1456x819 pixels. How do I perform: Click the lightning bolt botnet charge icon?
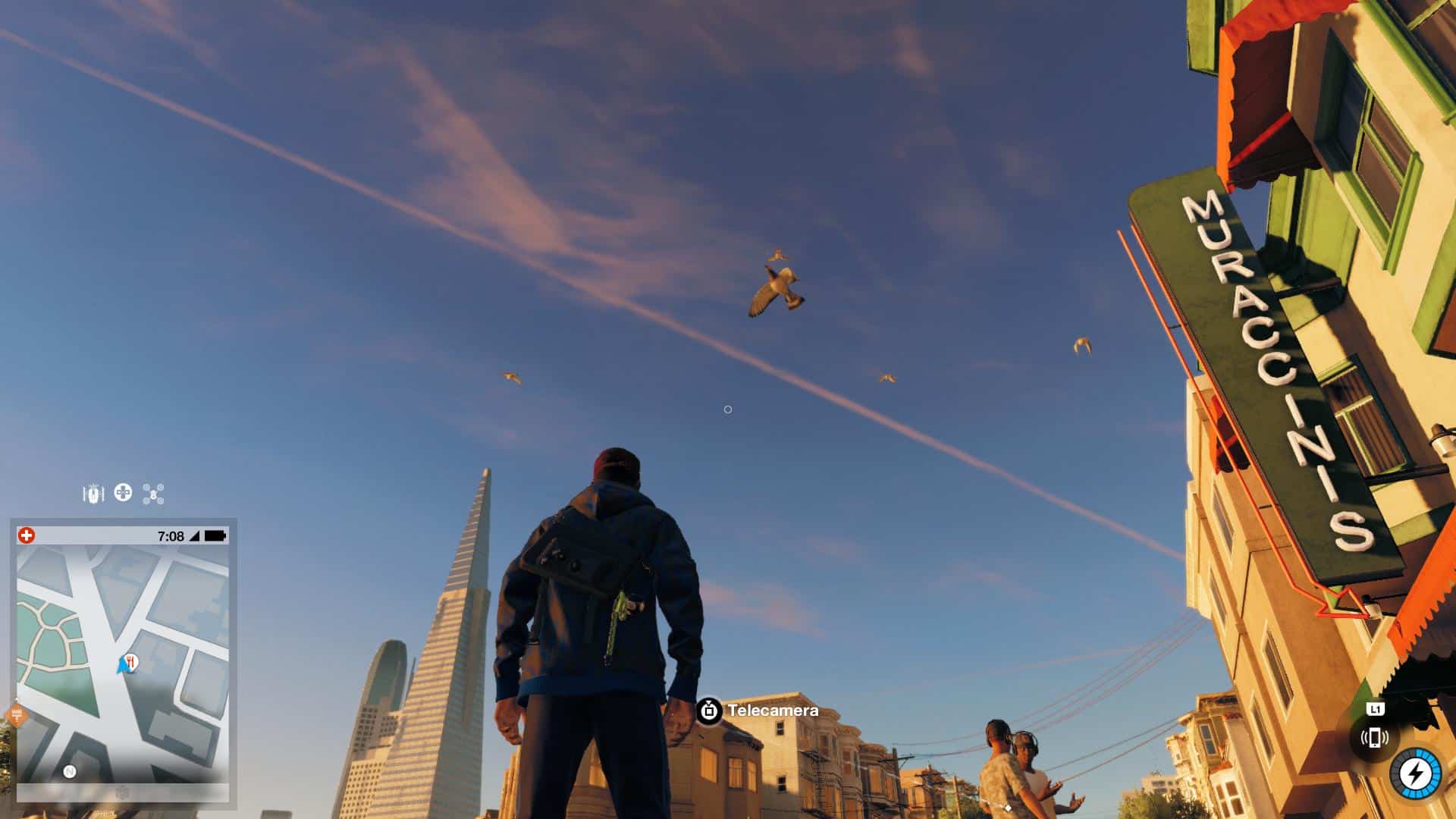point(1414,774)
